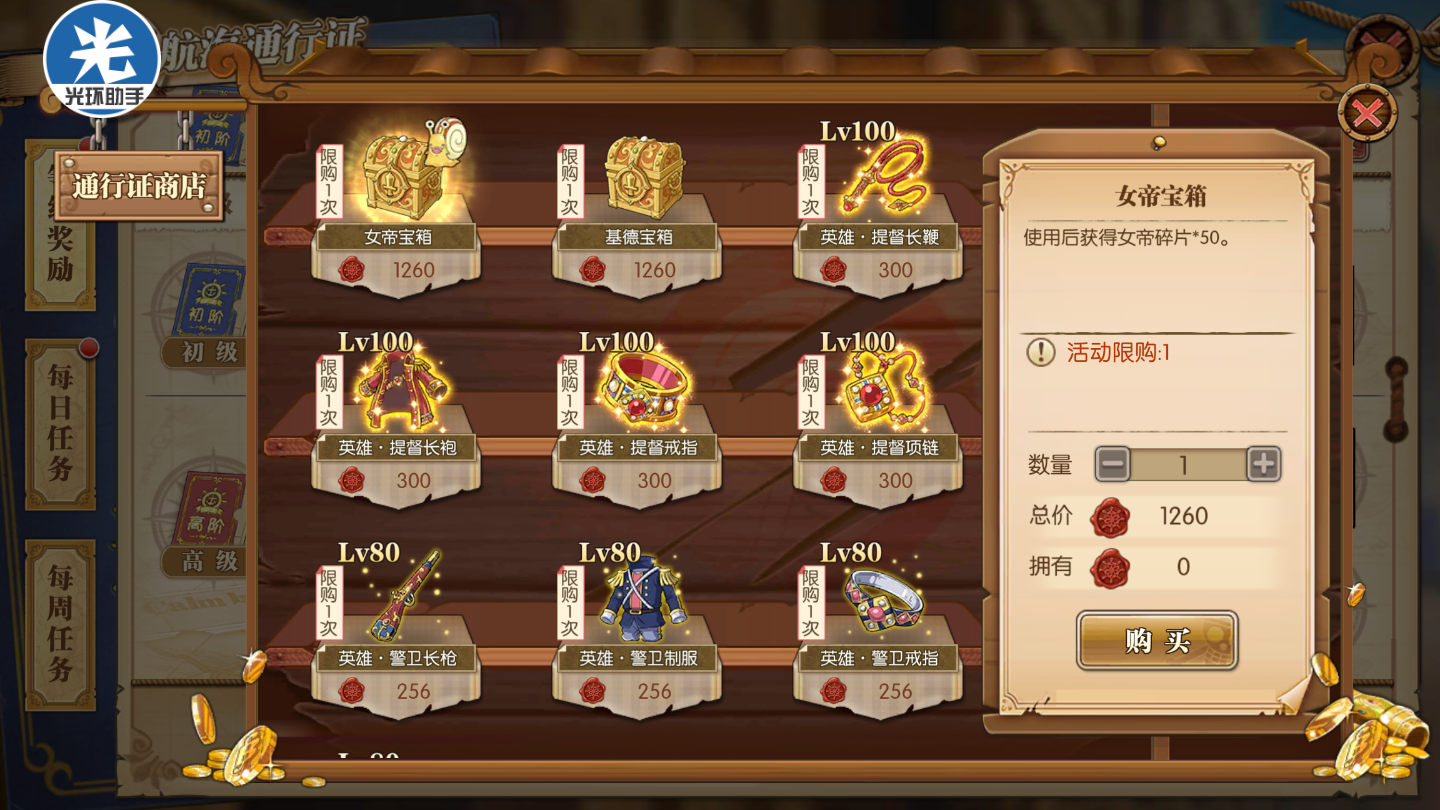The height and width of the screenshot is (810, 1440).
Task: Switch to the 每周任务 tab
Action: pyautogui.click(x=60, y=623)
